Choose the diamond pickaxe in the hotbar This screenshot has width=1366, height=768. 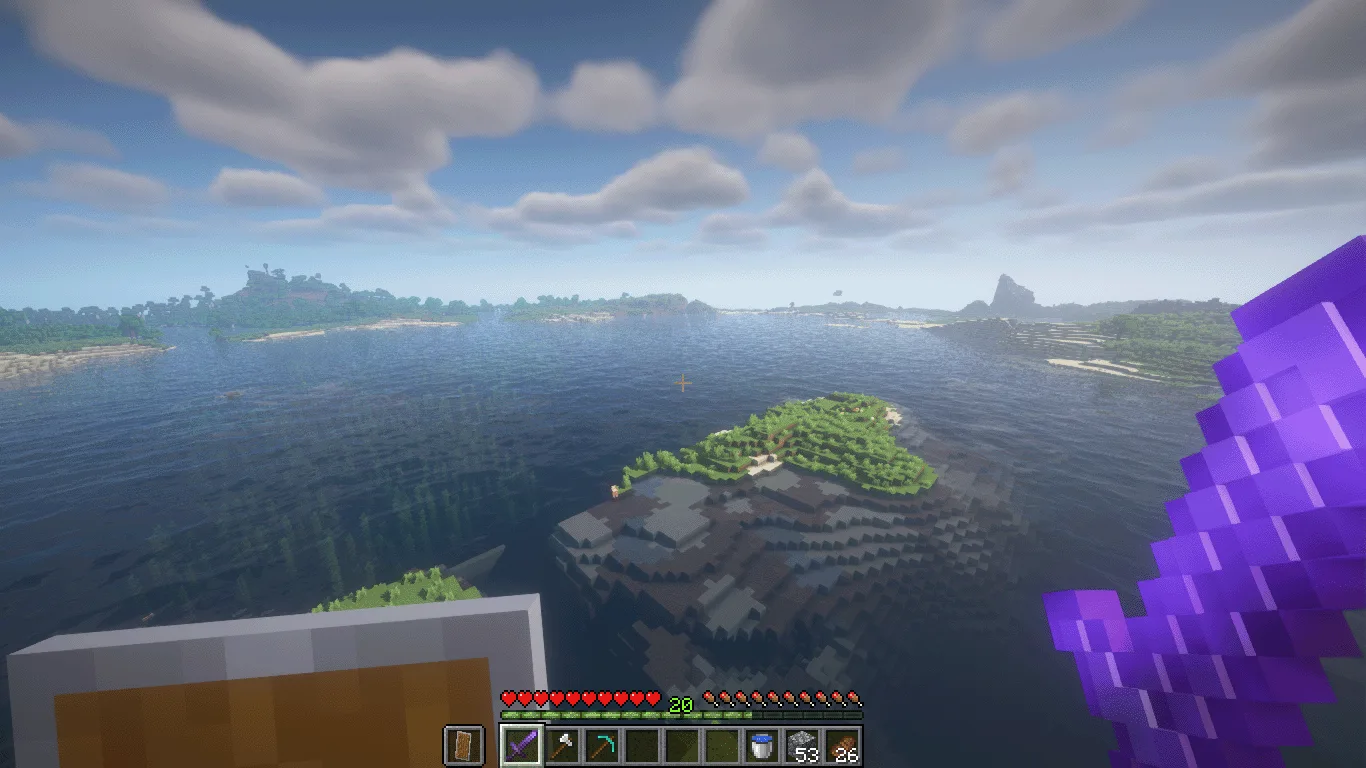pyautogui.click(x=601, y=746)
